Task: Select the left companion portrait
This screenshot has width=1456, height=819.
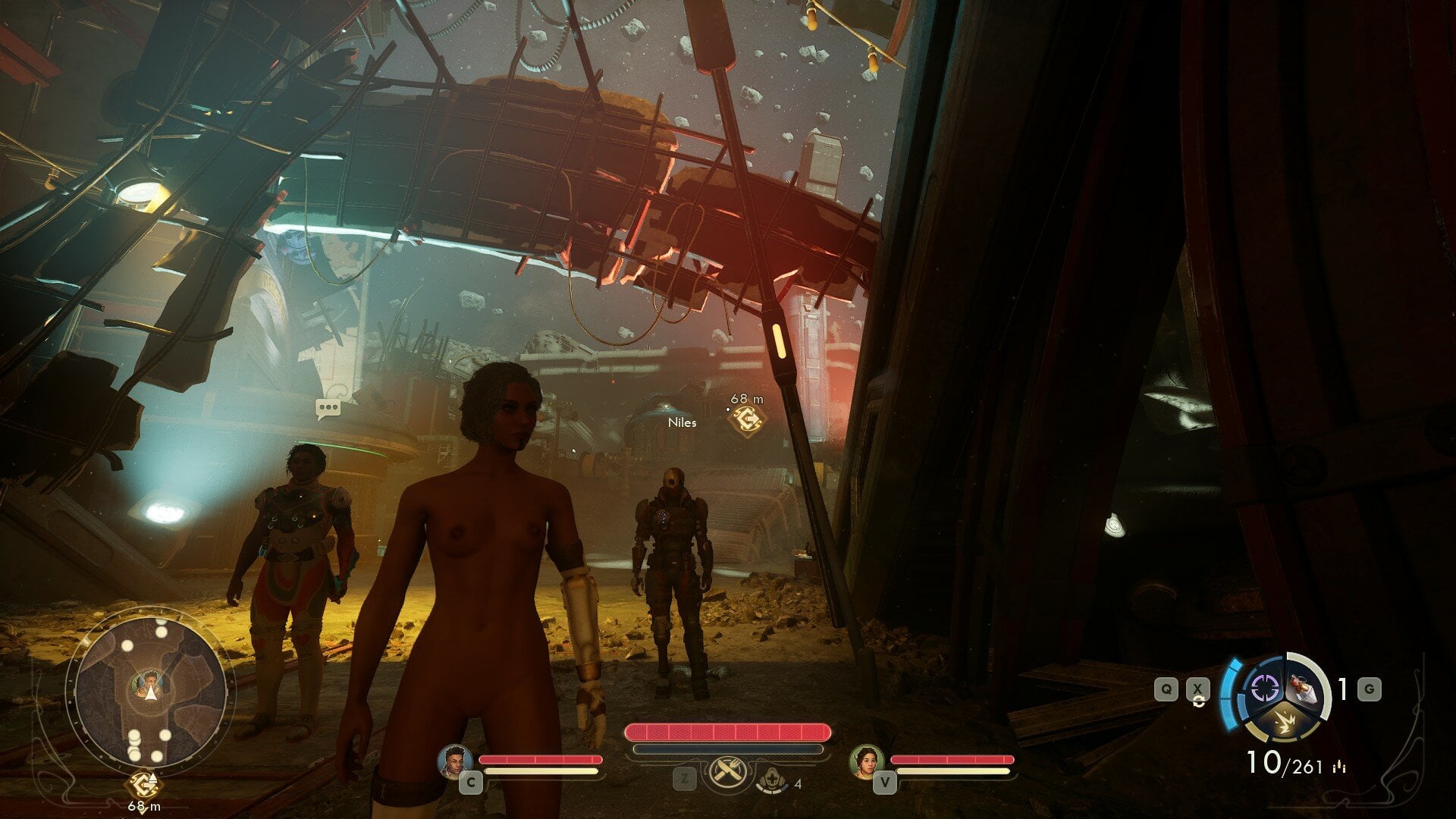Action: click(x=456, y=761)
